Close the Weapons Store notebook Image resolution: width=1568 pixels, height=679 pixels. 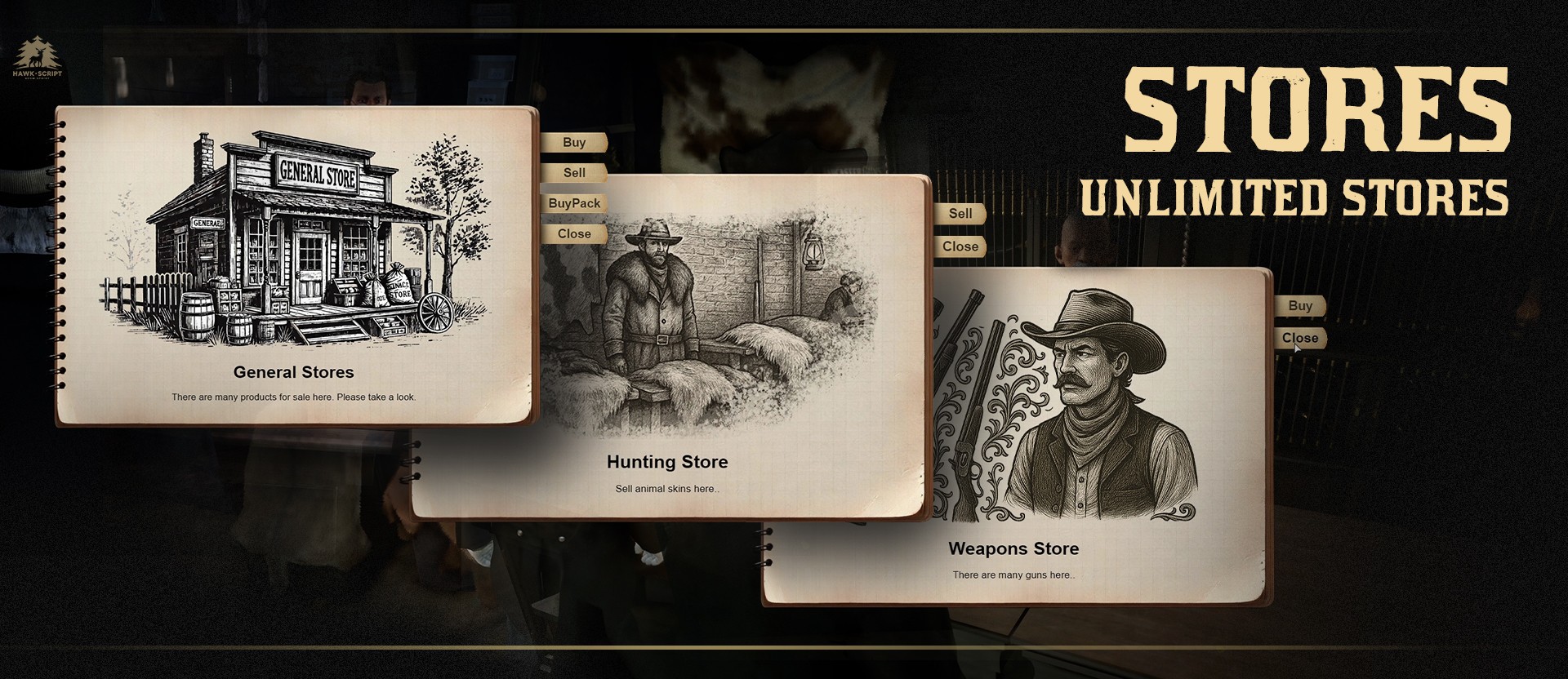(x=1300, y=338)
